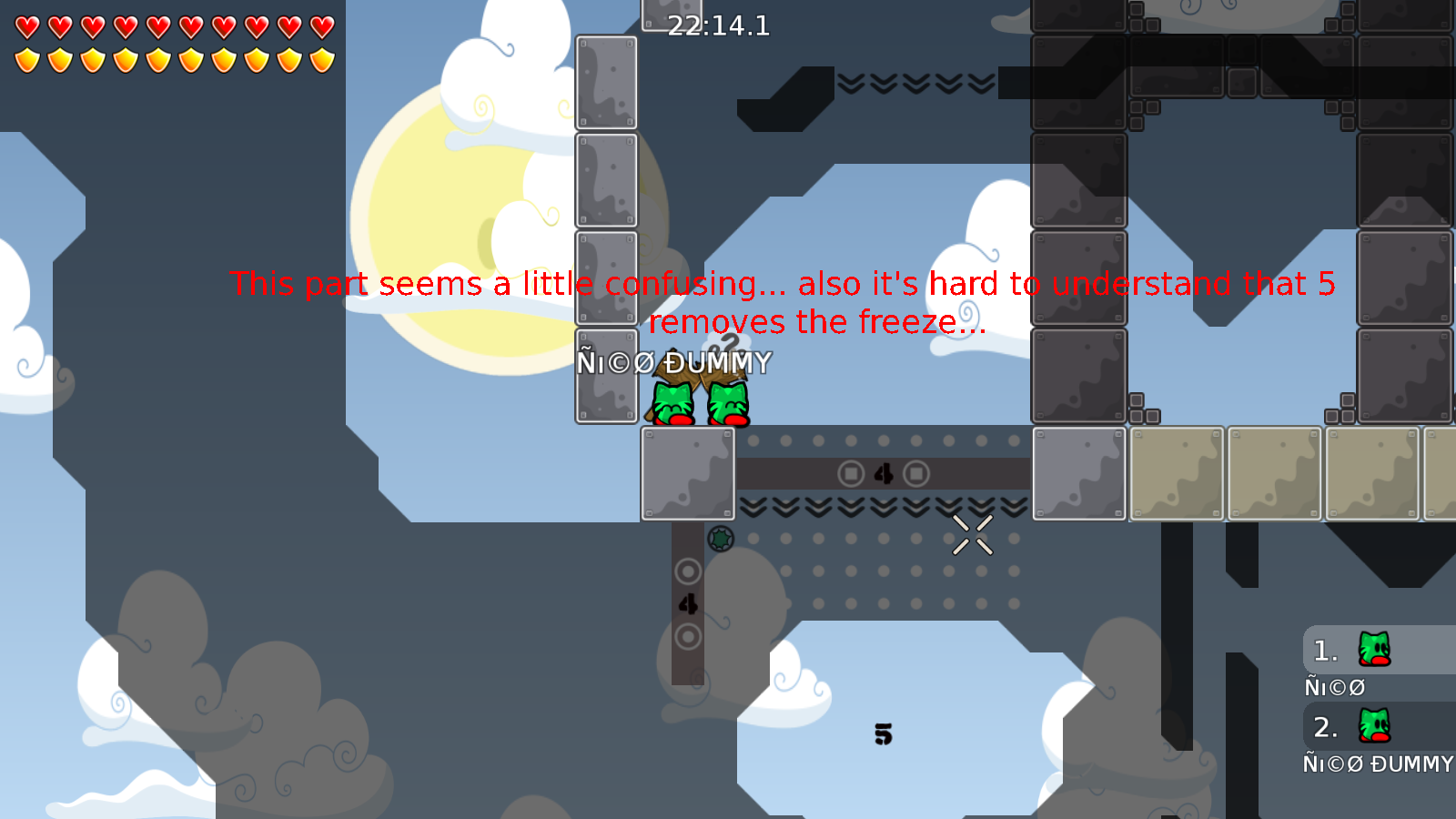Select the first red heart in the HUD
The image size is (1456, 819).
26,27
